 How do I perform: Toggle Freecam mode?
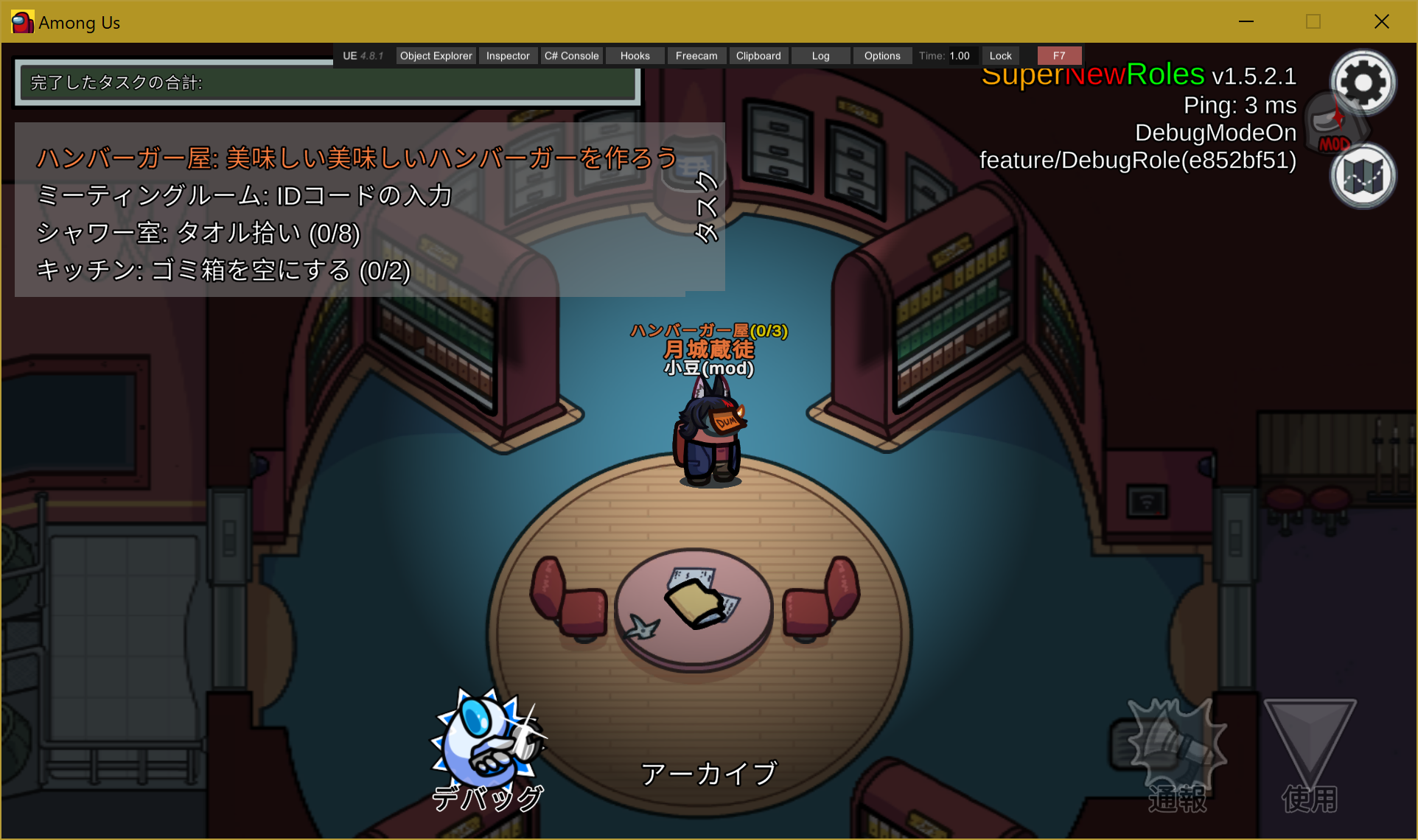tap(696, 55)
